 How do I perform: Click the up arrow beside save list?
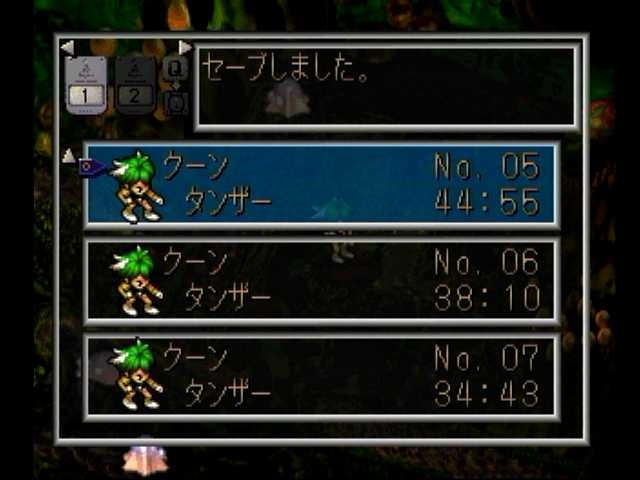[x=69, y=155]
